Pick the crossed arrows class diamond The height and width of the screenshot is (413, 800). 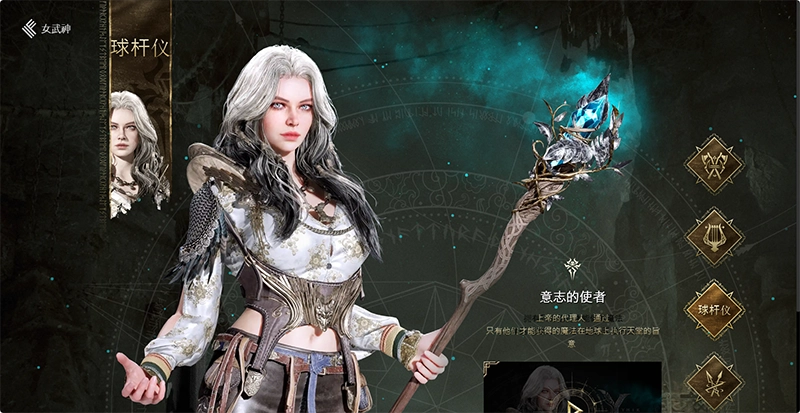coord(714,383)
